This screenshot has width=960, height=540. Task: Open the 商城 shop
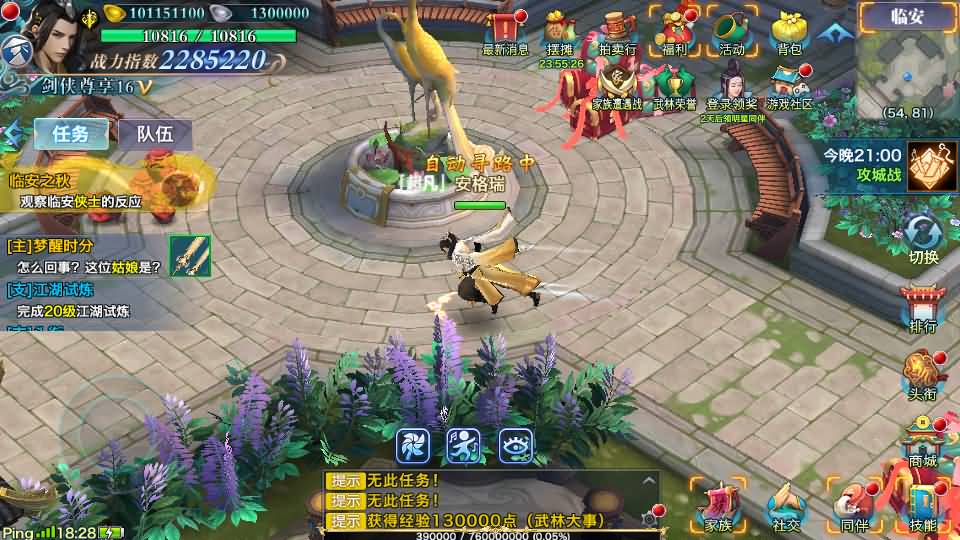coord(923,443)
